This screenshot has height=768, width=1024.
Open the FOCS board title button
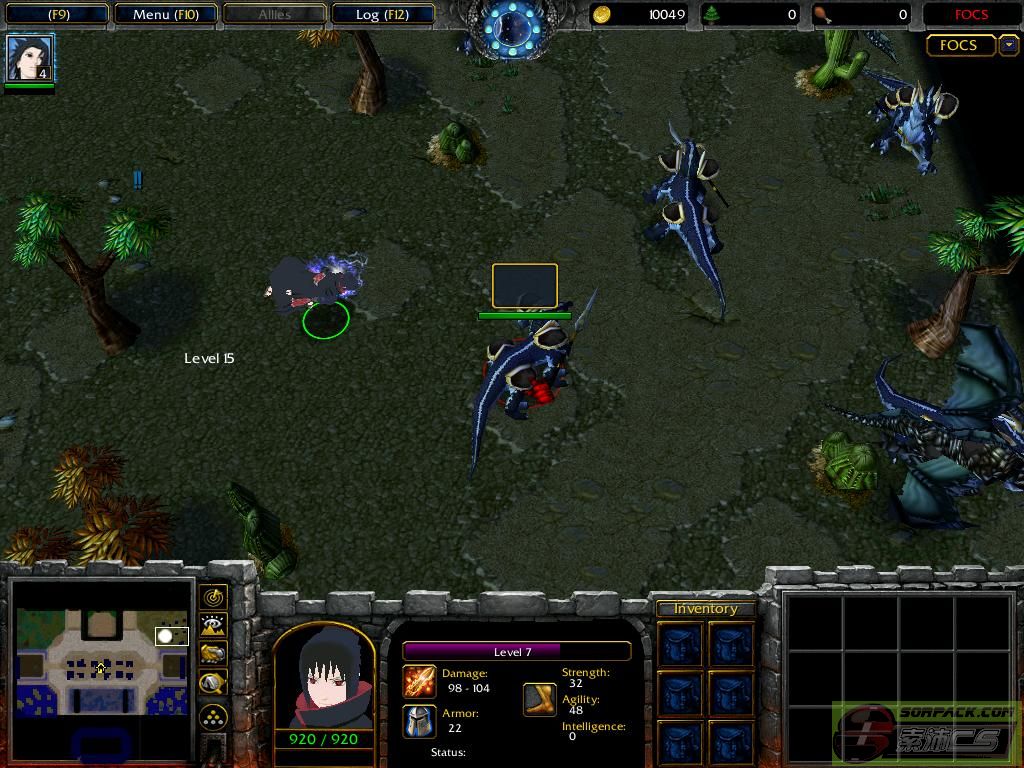click(x=960, y=45)
